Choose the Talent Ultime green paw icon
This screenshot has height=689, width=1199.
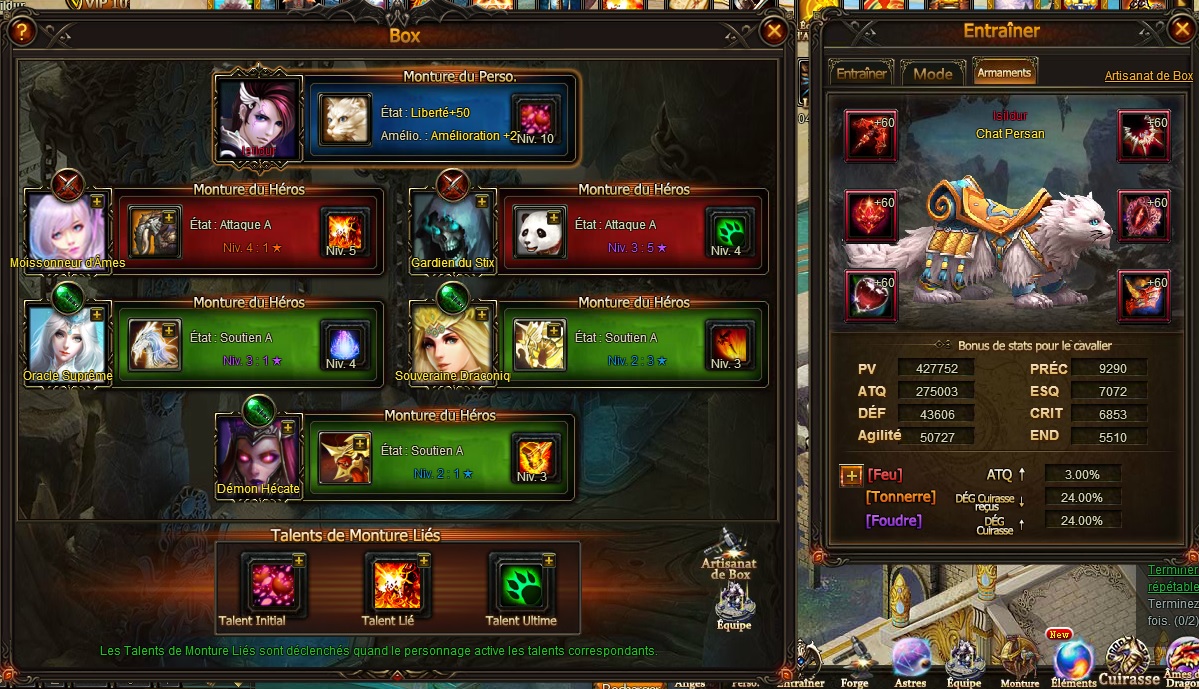pos(521,584)
